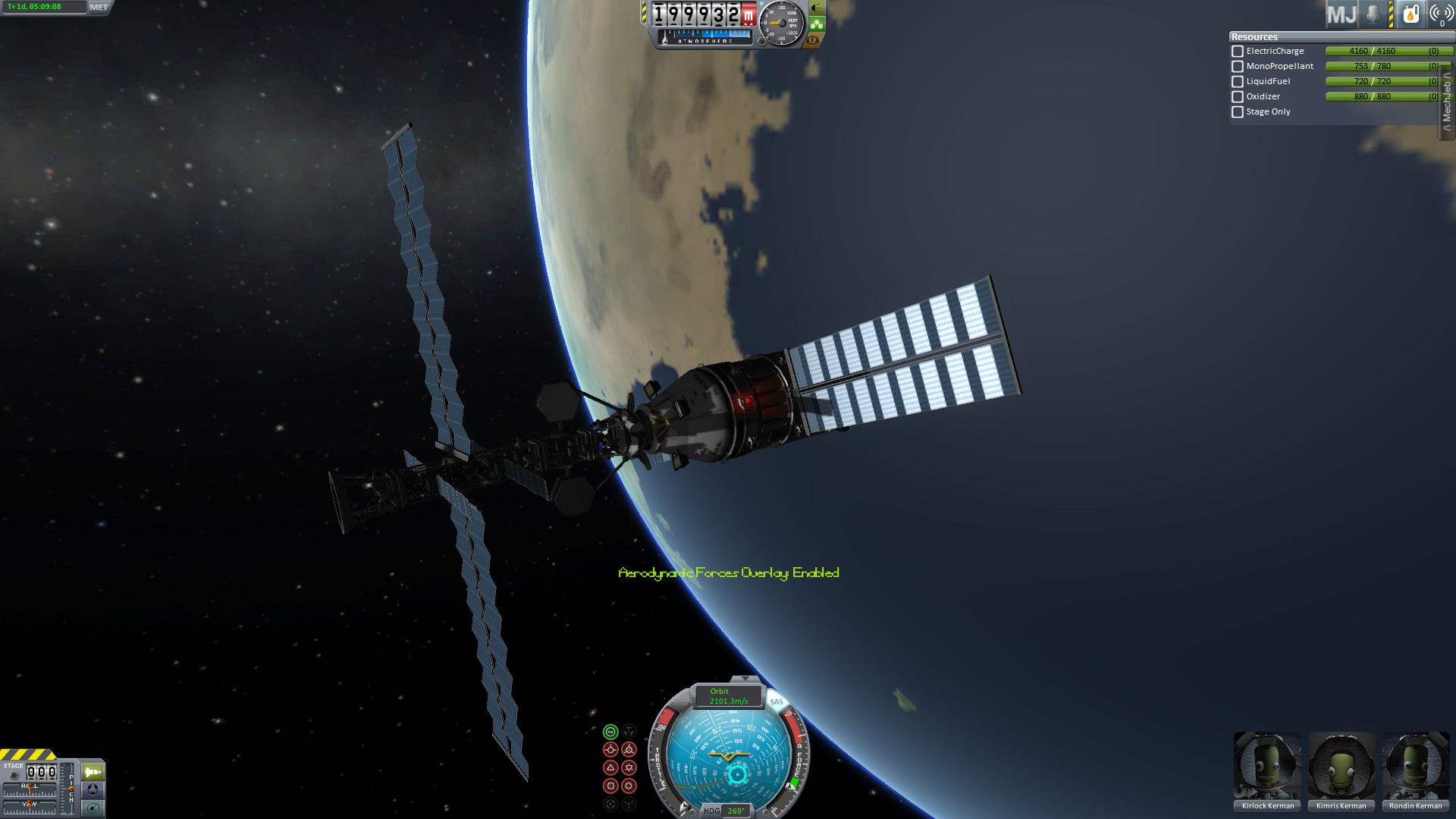Click the Orbit speed readout to change mode
Image resolution: width=1456 pixels, height=819 pixels.
(728, 696)
